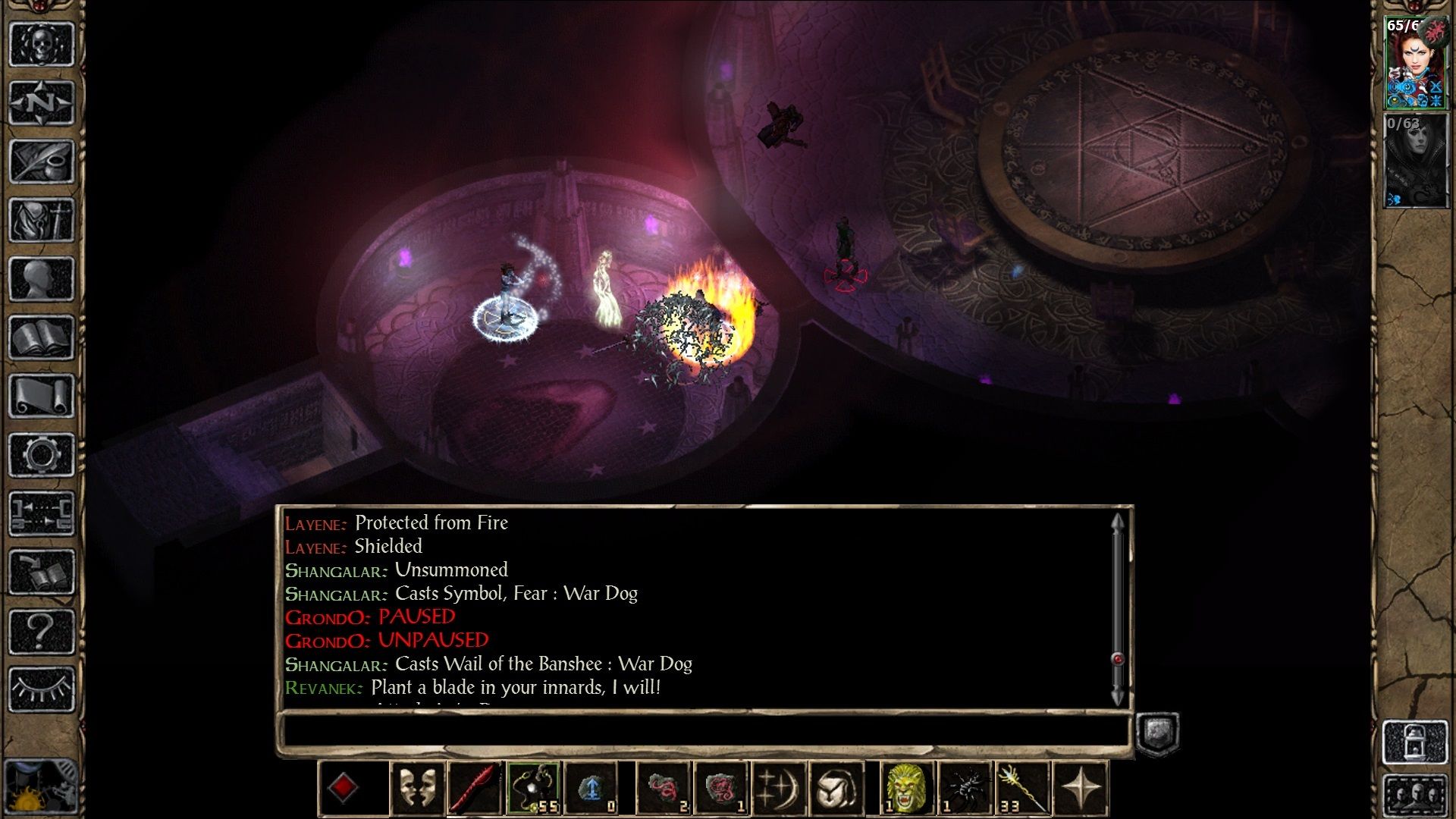Show the character record silhouette button
The height and width of the screenshot is (819, 1456).
tap(41, 279)
